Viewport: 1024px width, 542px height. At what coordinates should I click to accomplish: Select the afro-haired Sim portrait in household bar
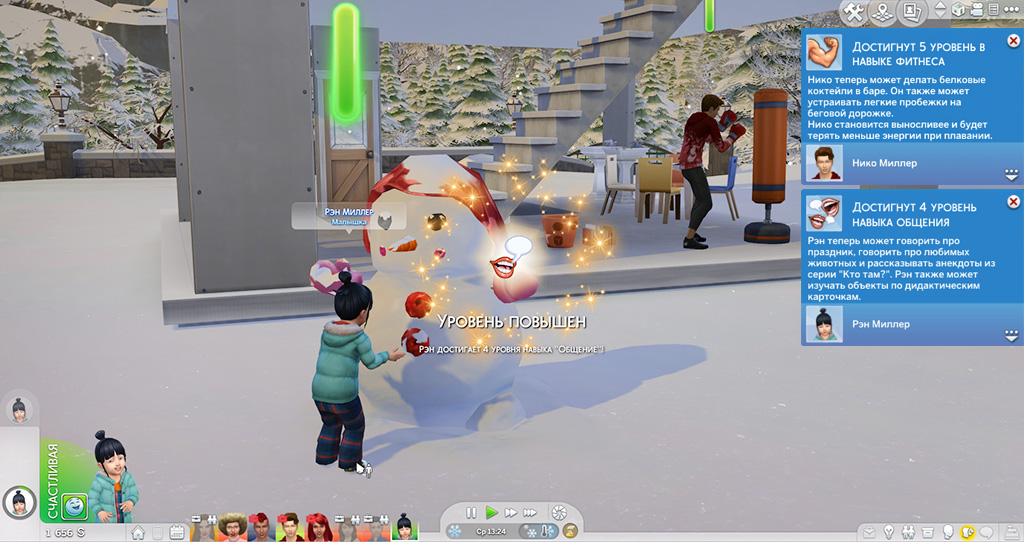click(x=231, y=525)
